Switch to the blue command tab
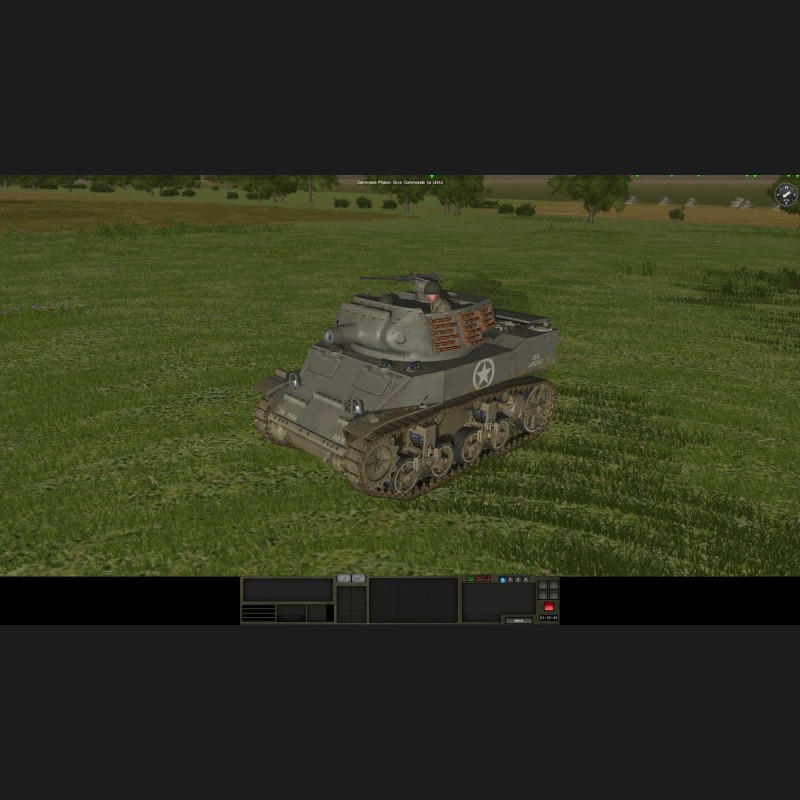 click(503, 580)
